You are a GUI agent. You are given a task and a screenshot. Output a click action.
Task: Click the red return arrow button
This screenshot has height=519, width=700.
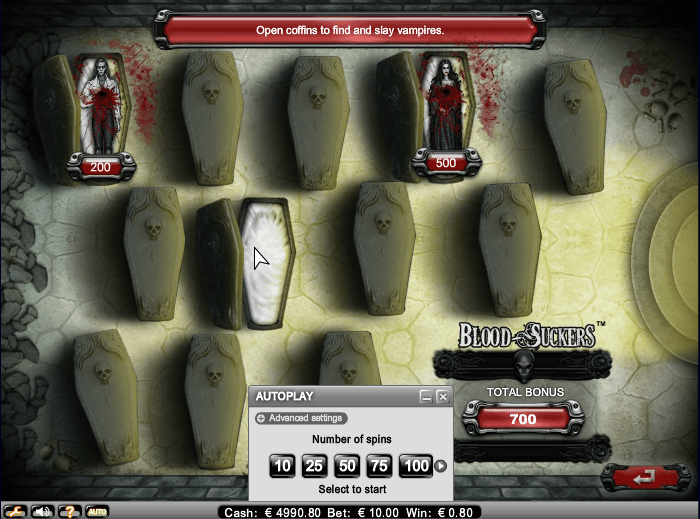pos(643,477)
